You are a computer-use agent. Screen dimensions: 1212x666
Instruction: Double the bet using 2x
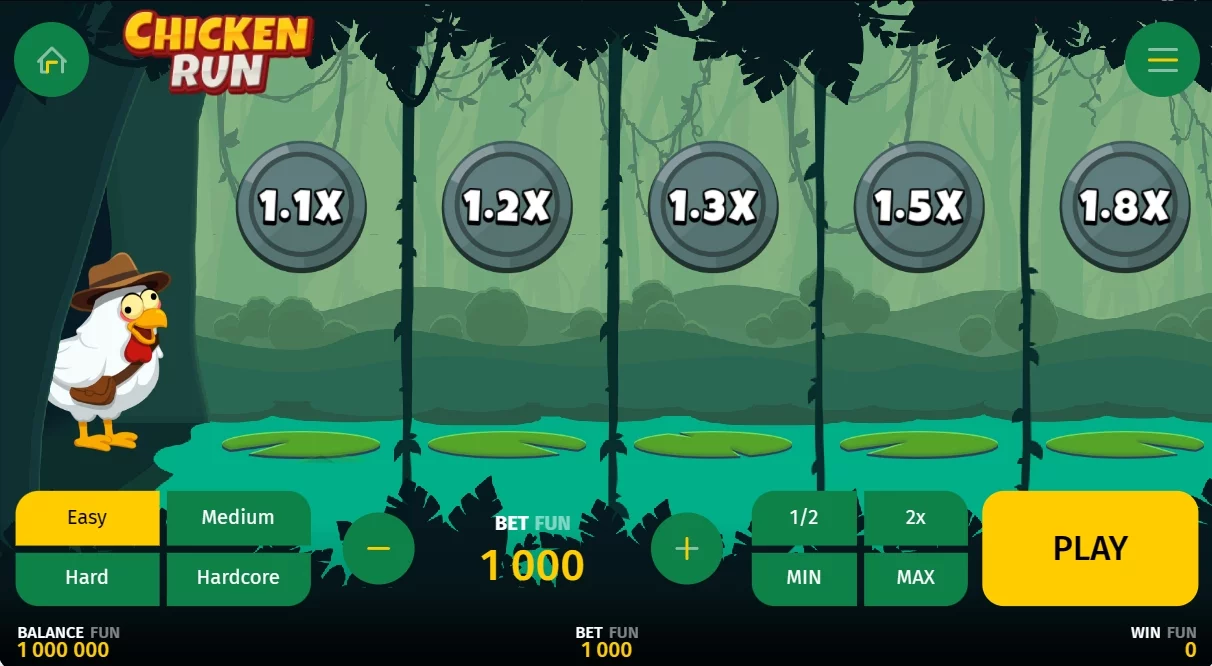point(915,518)
